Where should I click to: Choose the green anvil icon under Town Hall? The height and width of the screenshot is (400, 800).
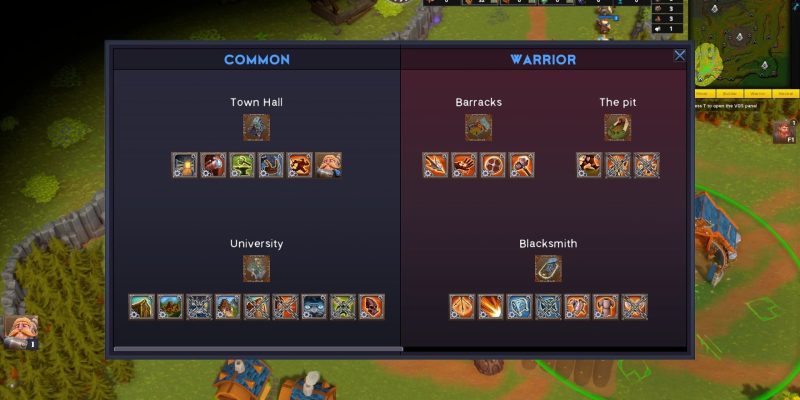[x=243, y=165]
